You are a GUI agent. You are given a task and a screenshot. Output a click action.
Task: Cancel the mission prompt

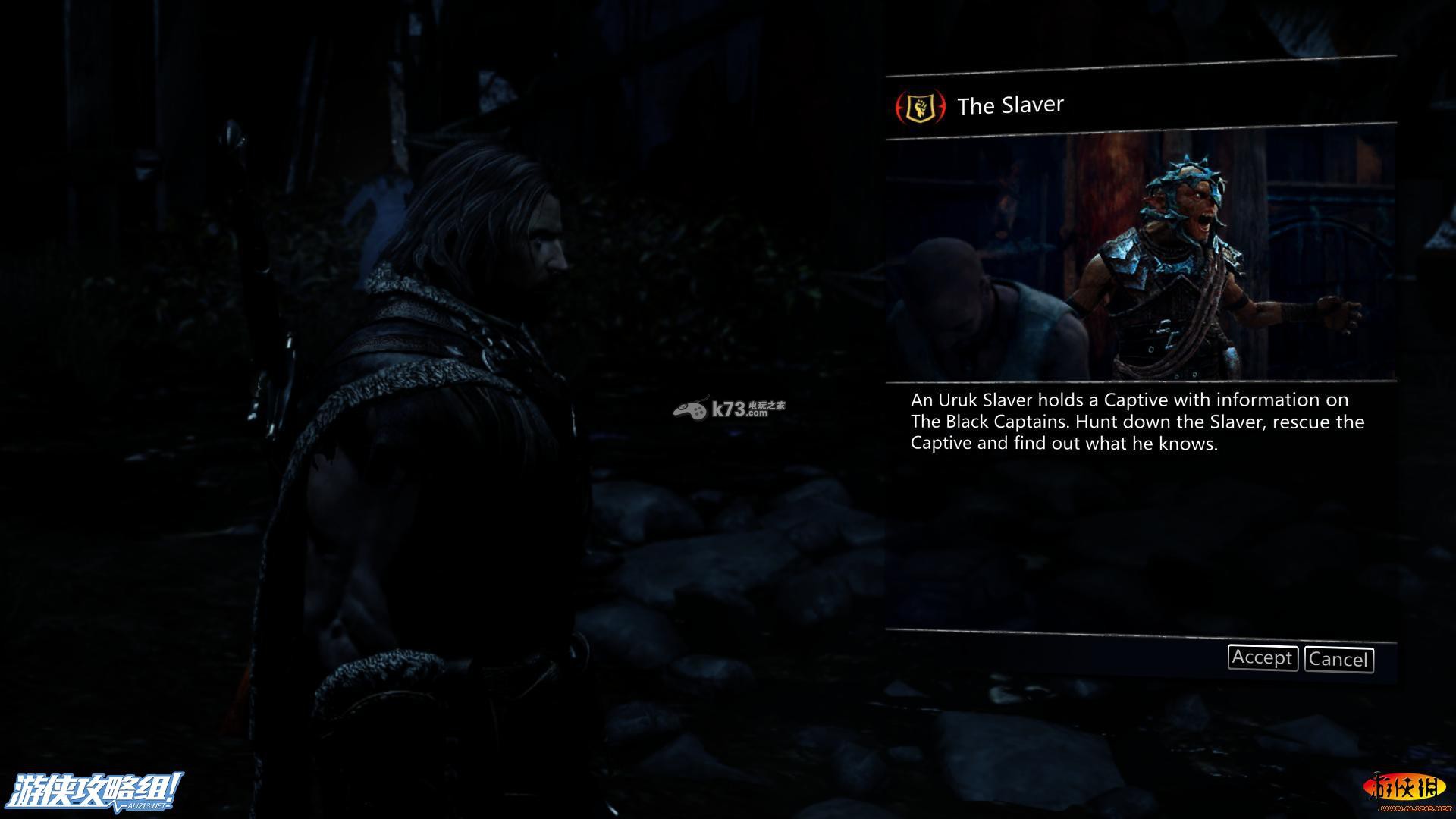[1338, 659]
